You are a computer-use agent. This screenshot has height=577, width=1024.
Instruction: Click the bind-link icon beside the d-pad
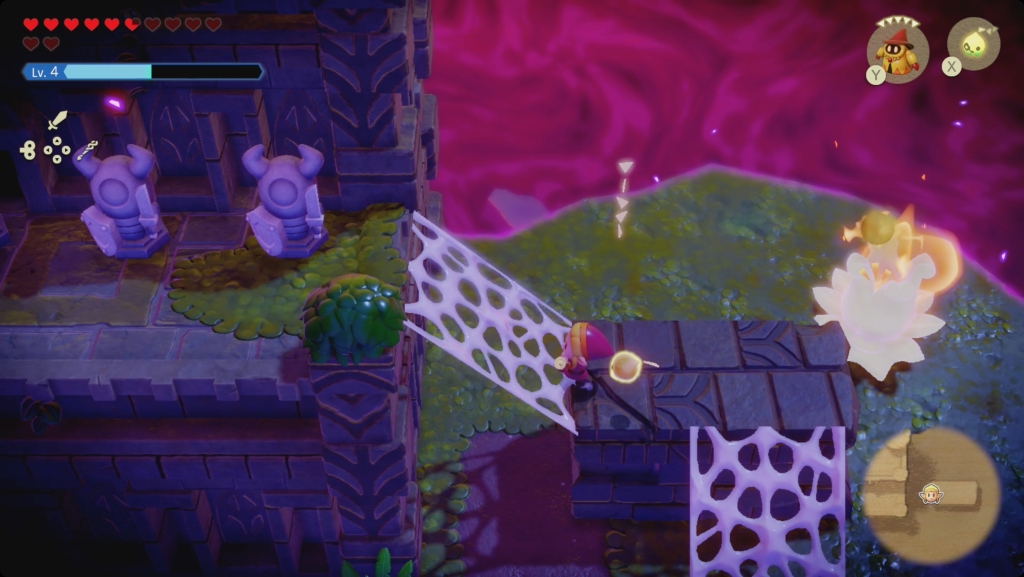pos(27,150)
